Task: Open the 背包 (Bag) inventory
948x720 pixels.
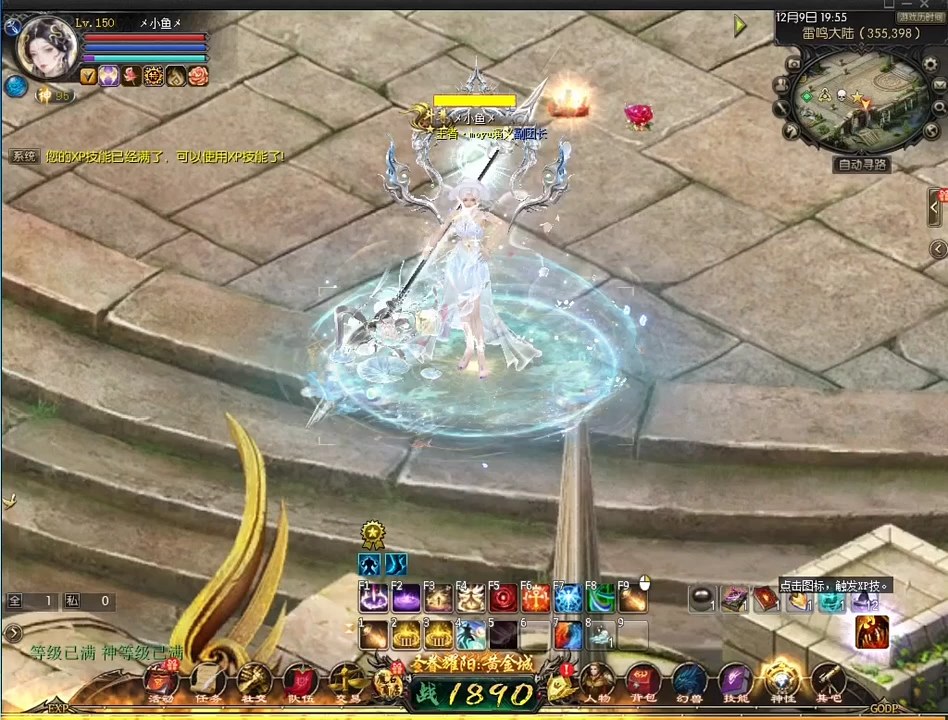Action: (643, 681)
